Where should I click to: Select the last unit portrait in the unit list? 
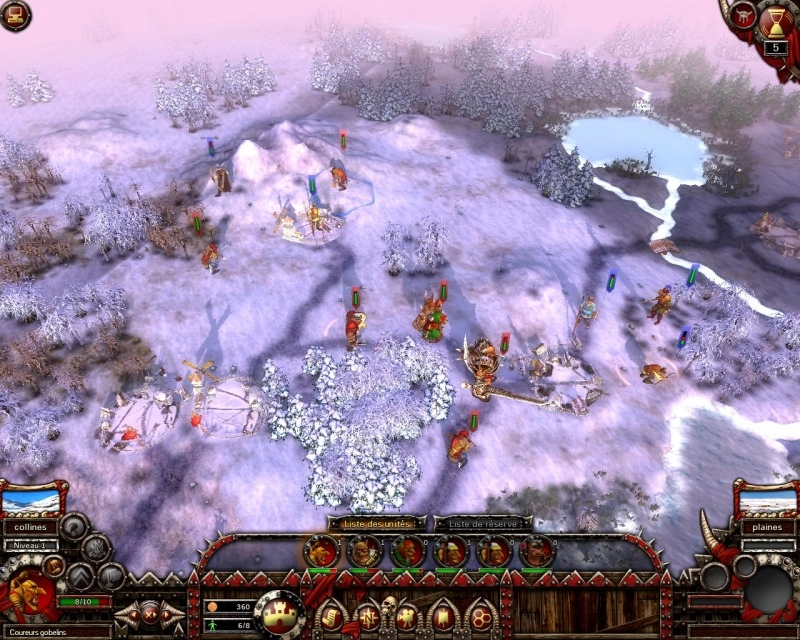tap(536, 551)
